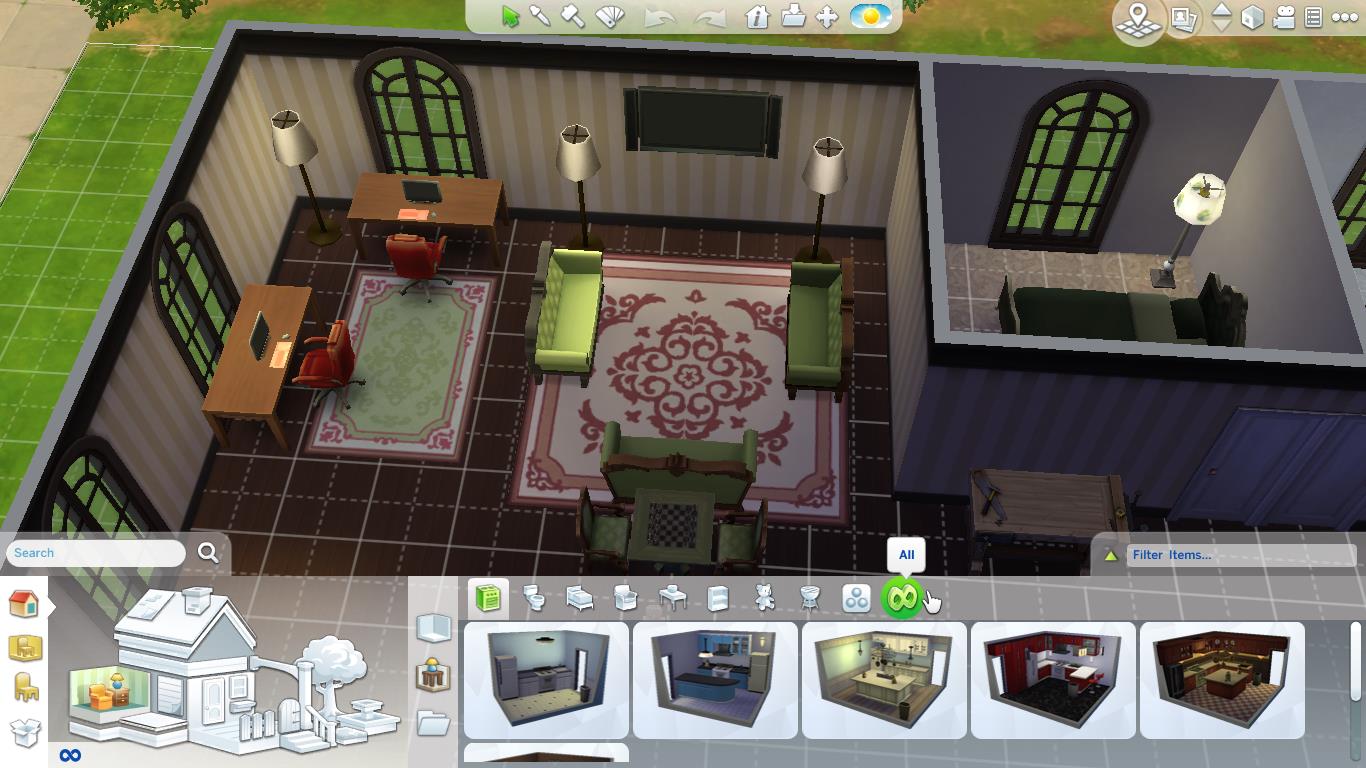The height and width of the screenshot is (768, 1366).
Task: Toggle day and night lighting with sun icon
Action: [870, 17]
